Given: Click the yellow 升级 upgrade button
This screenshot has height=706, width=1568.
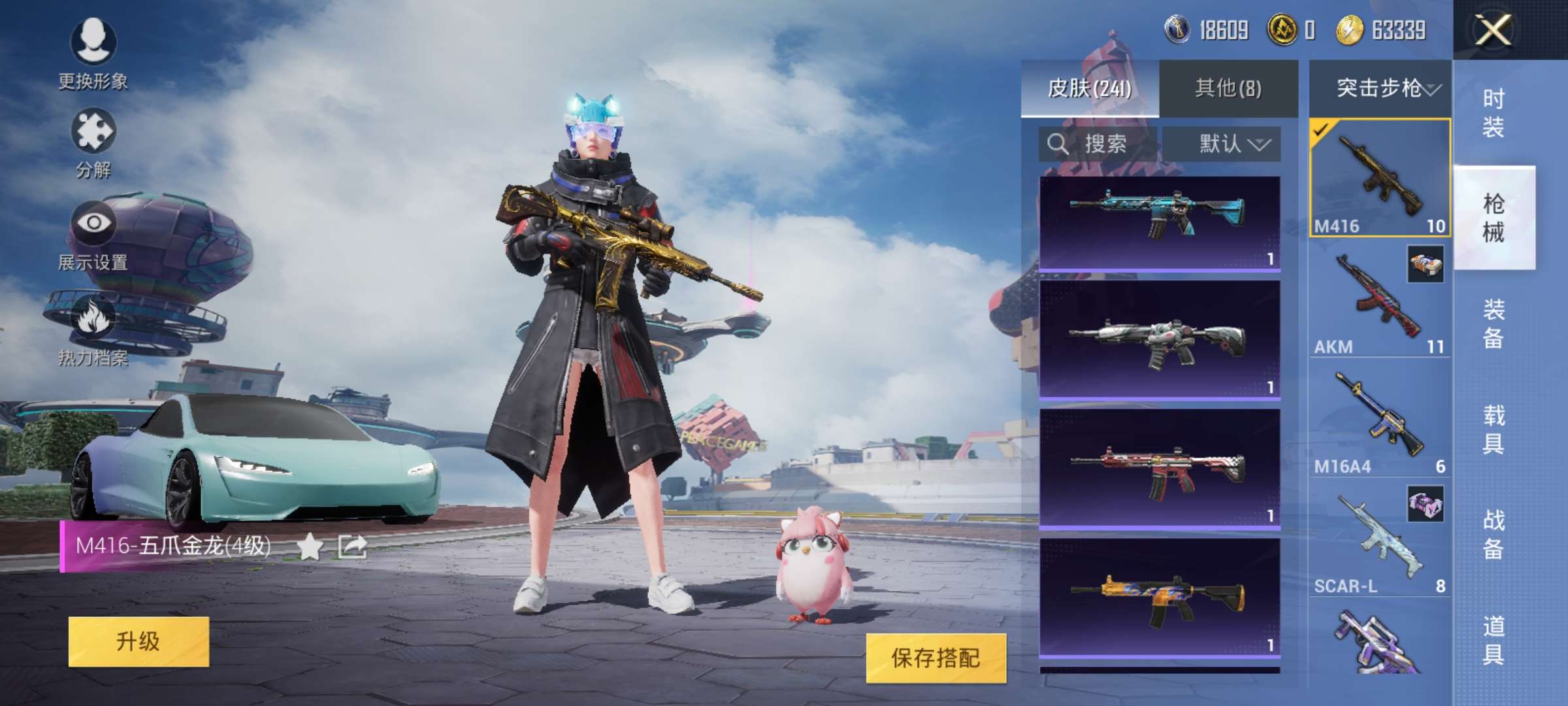Looking at the screenshot, I should 139,641.
